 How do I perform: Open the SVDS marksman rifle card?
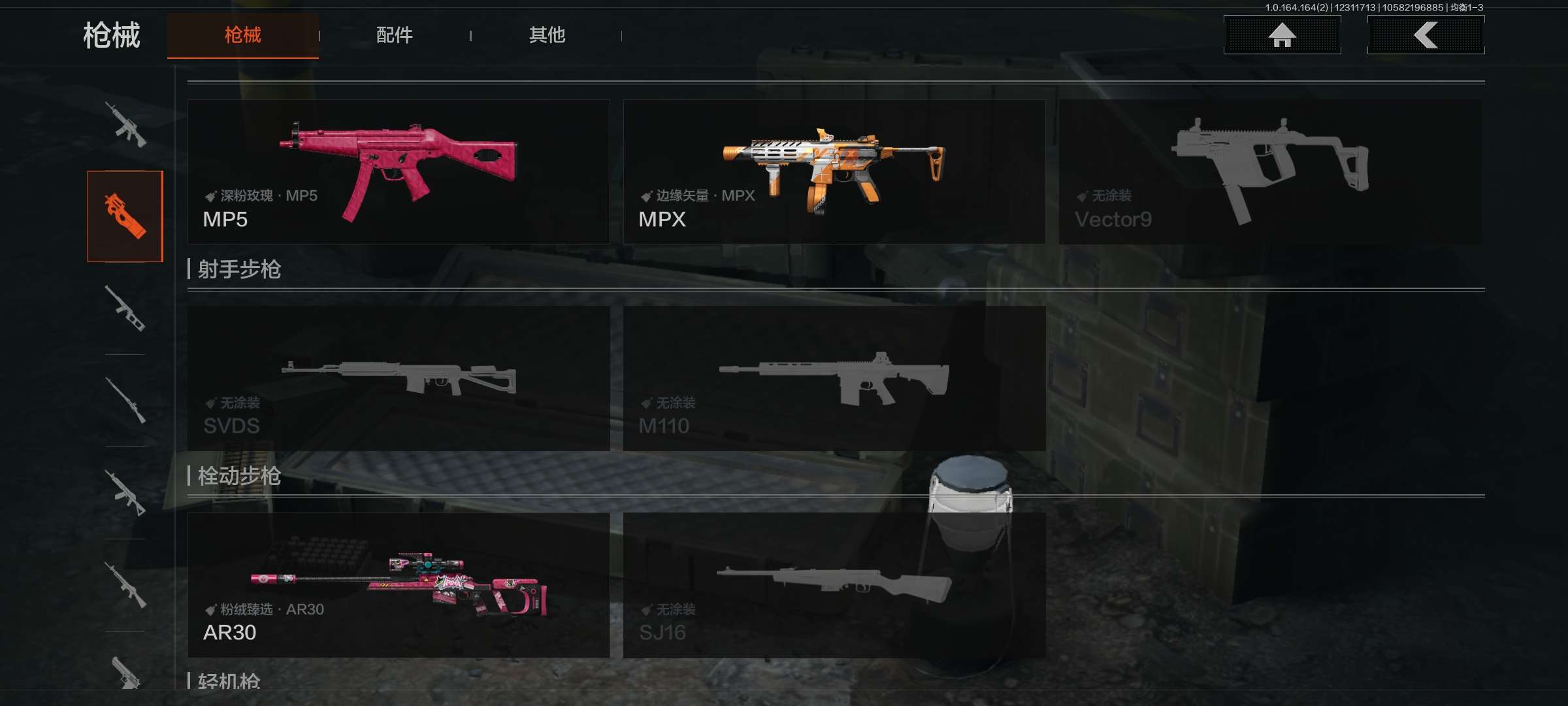tap(399, 378)
